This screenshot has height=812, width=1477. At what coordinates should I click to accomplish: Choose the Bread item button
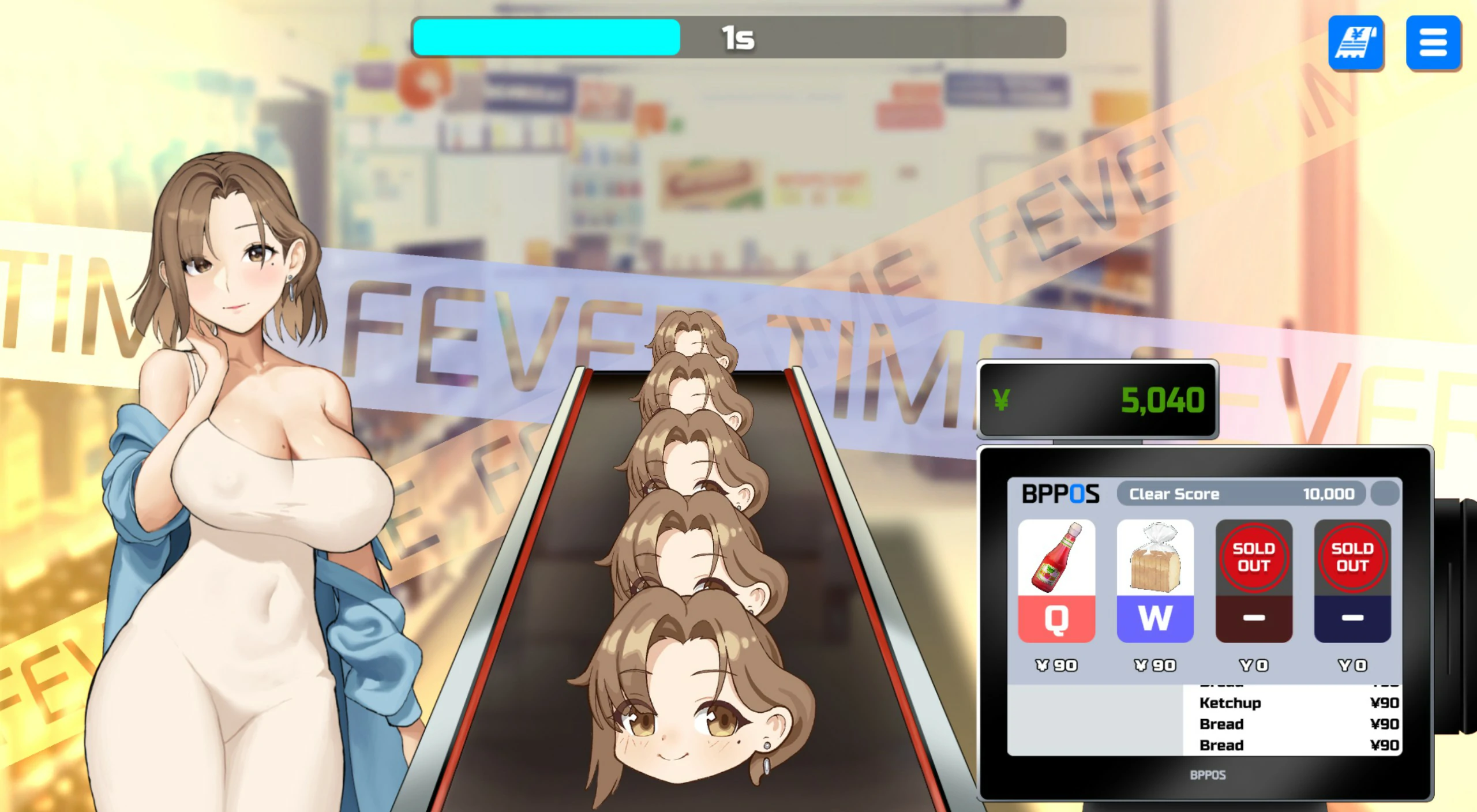tap(1155, 580)
